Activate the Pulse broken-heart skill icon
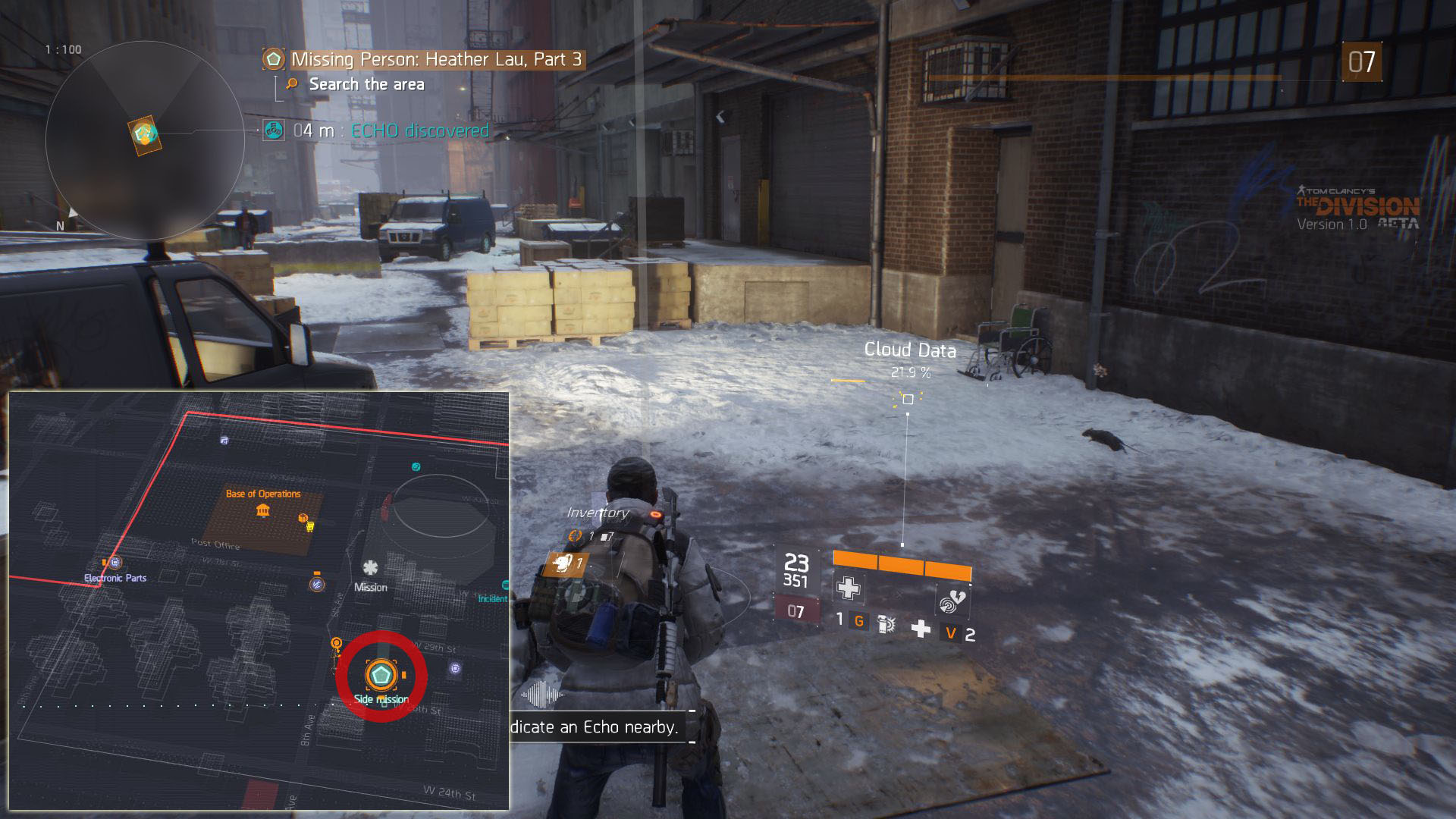 [x=952, y=600]
